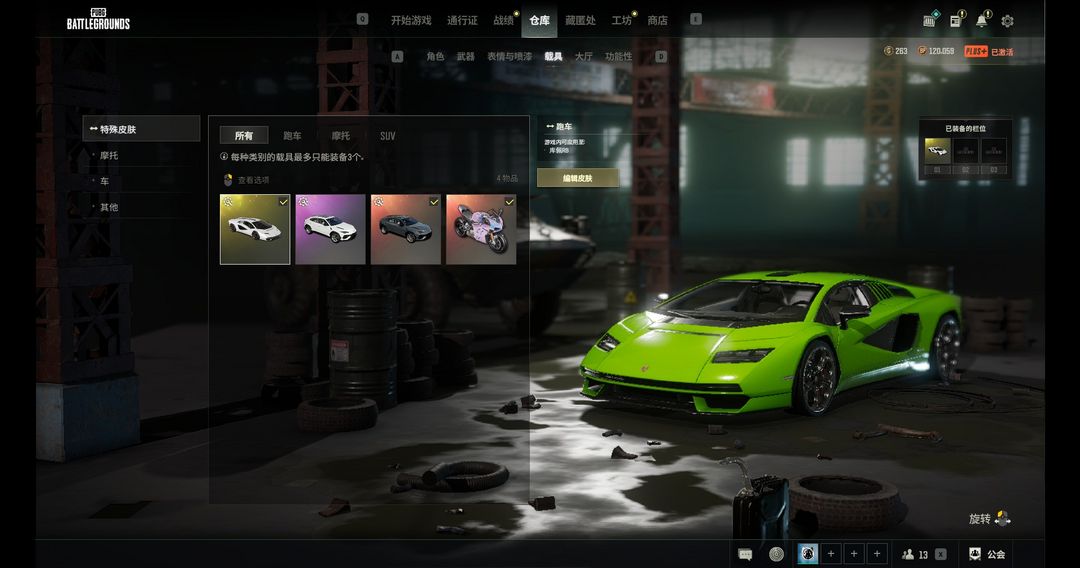This screenshot has width=1080, height=568.
Task: Open the chat speech bubble icon
Action: [x=745, y=554]
